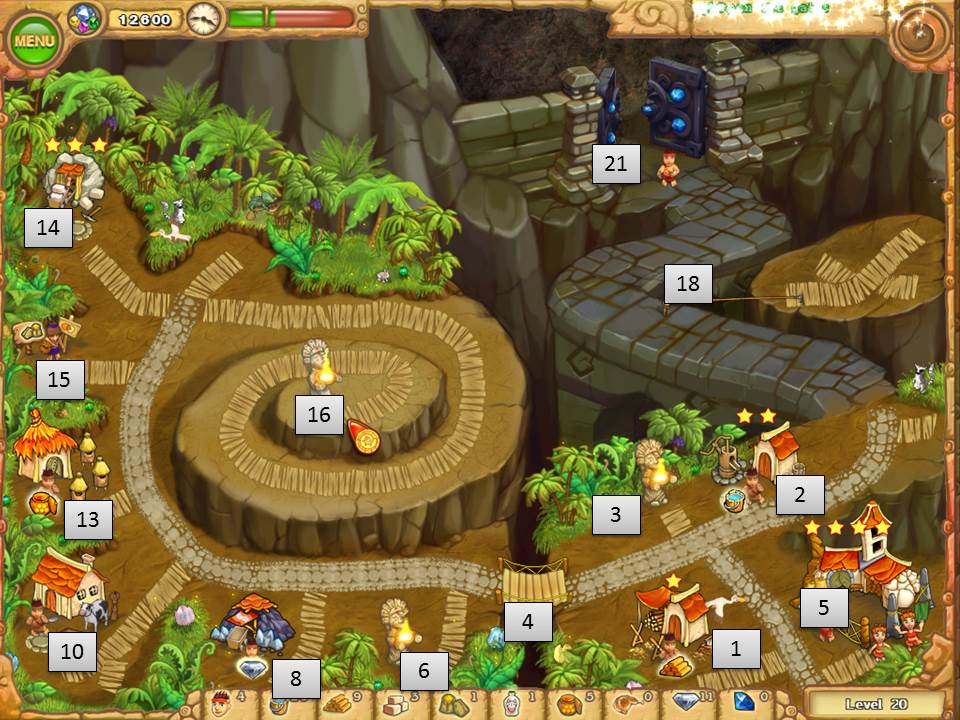Collect the water bucket icon by the well
This screenshot has width=960, height=720.
[733, 500]
